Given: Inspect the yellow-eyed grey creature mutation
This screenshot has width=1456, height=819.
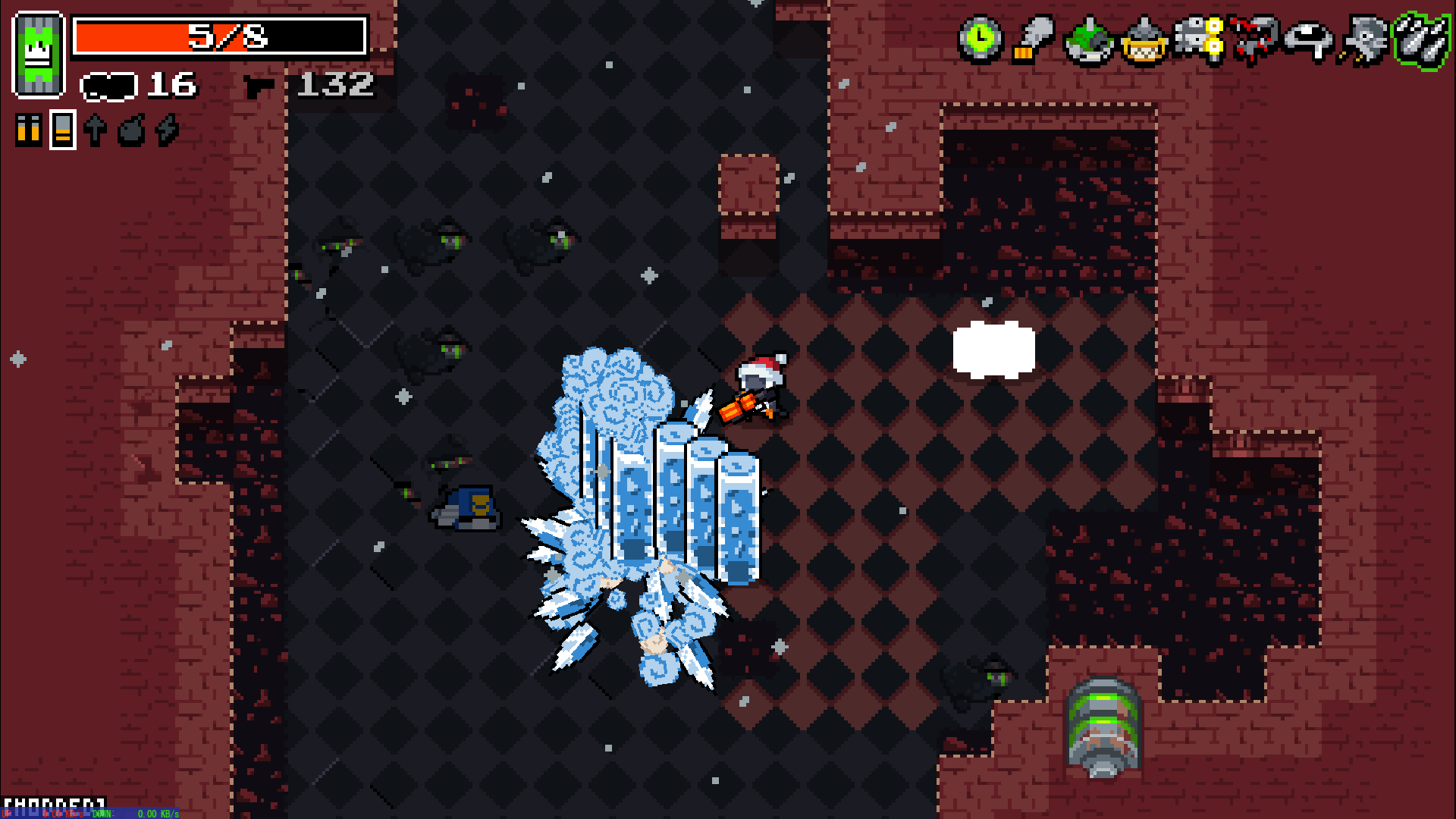Looking at the screenshot, I should pos(1199,39).
